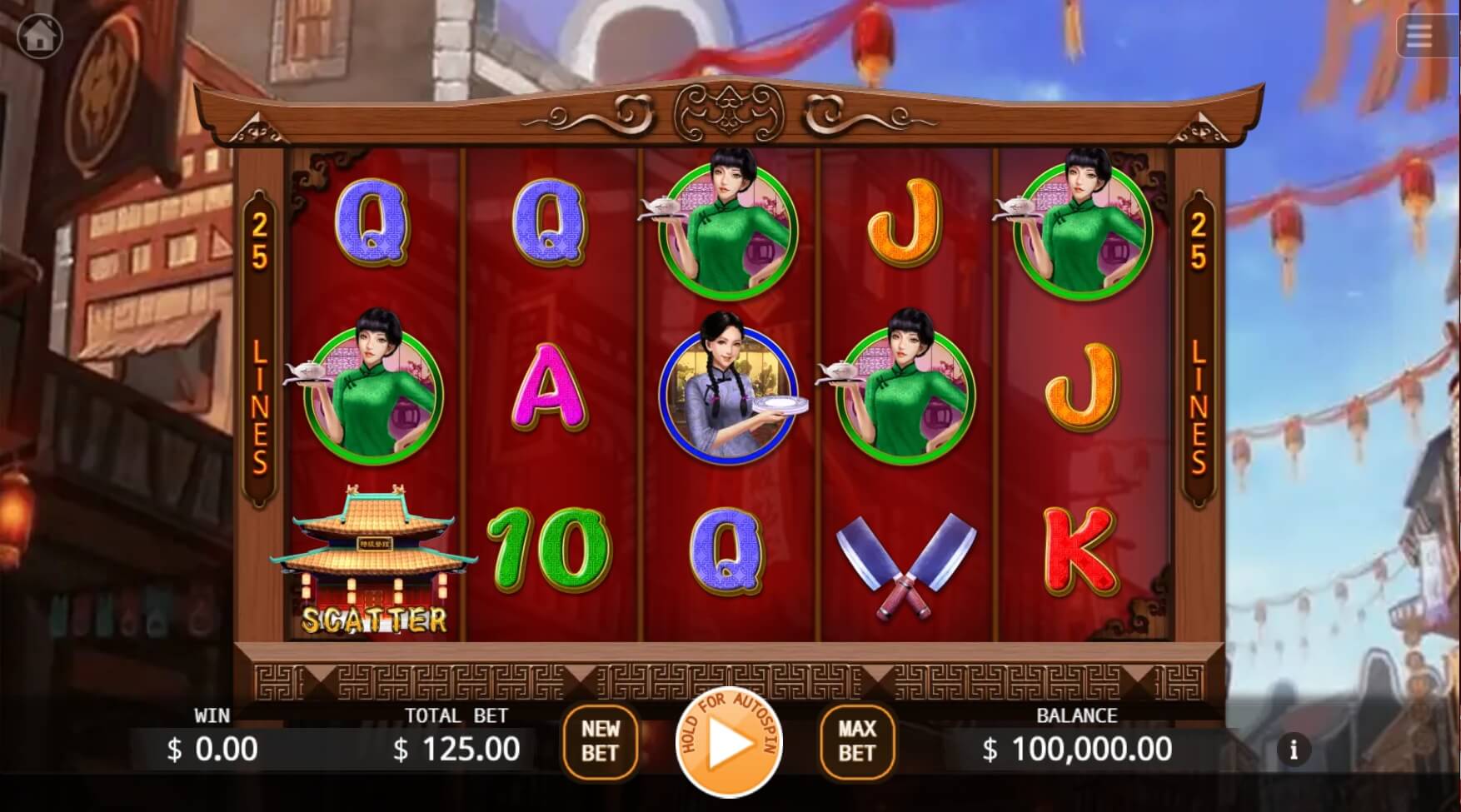Click the MAX BET button
1461x812 pixels.
click(857, 743)
